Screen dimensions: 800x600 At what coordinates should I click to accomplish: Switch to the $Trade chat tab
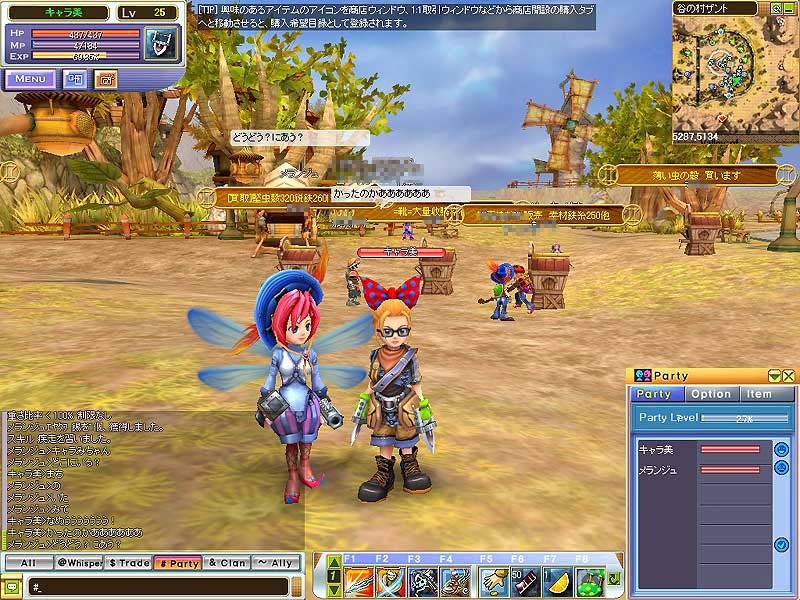pyautogui.click(x=128, y=563)
